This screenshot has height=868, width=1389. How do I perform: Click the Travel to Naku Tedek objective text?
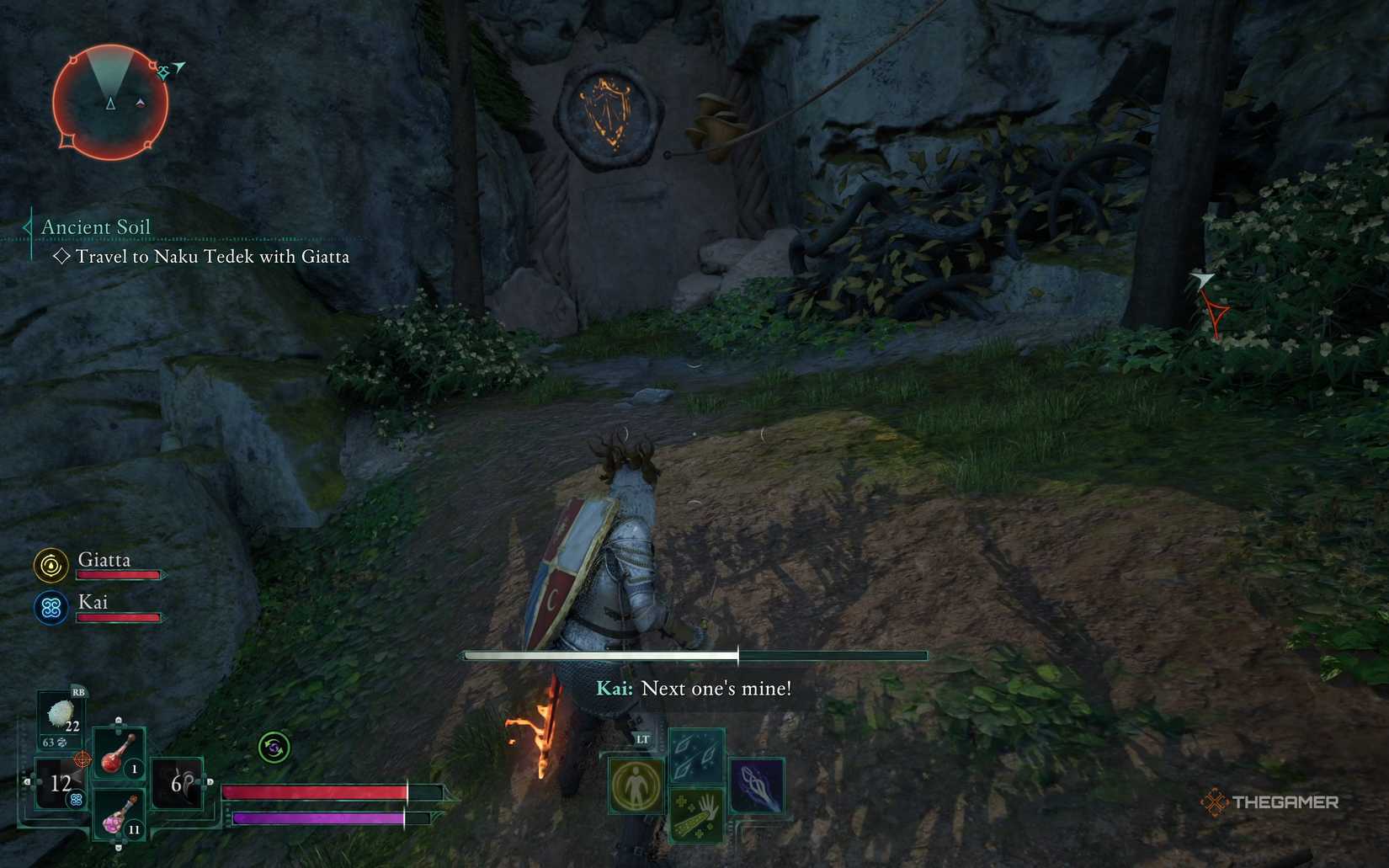211,258
